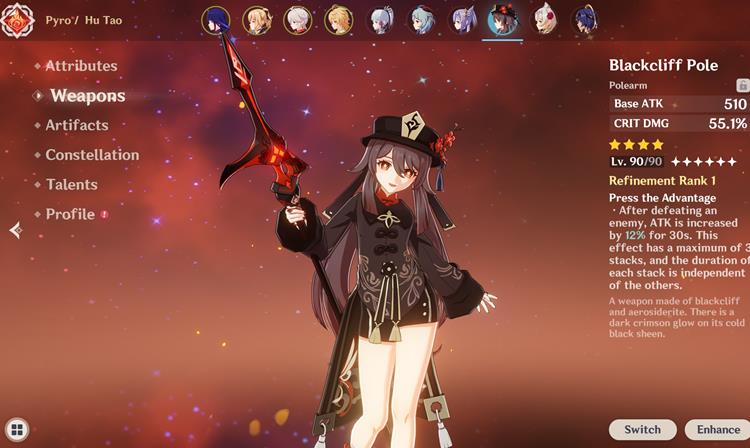The height and width of the screenshot is (448, 750).
Task: View Hu Tao's Profile
Action: click(70, 214)
